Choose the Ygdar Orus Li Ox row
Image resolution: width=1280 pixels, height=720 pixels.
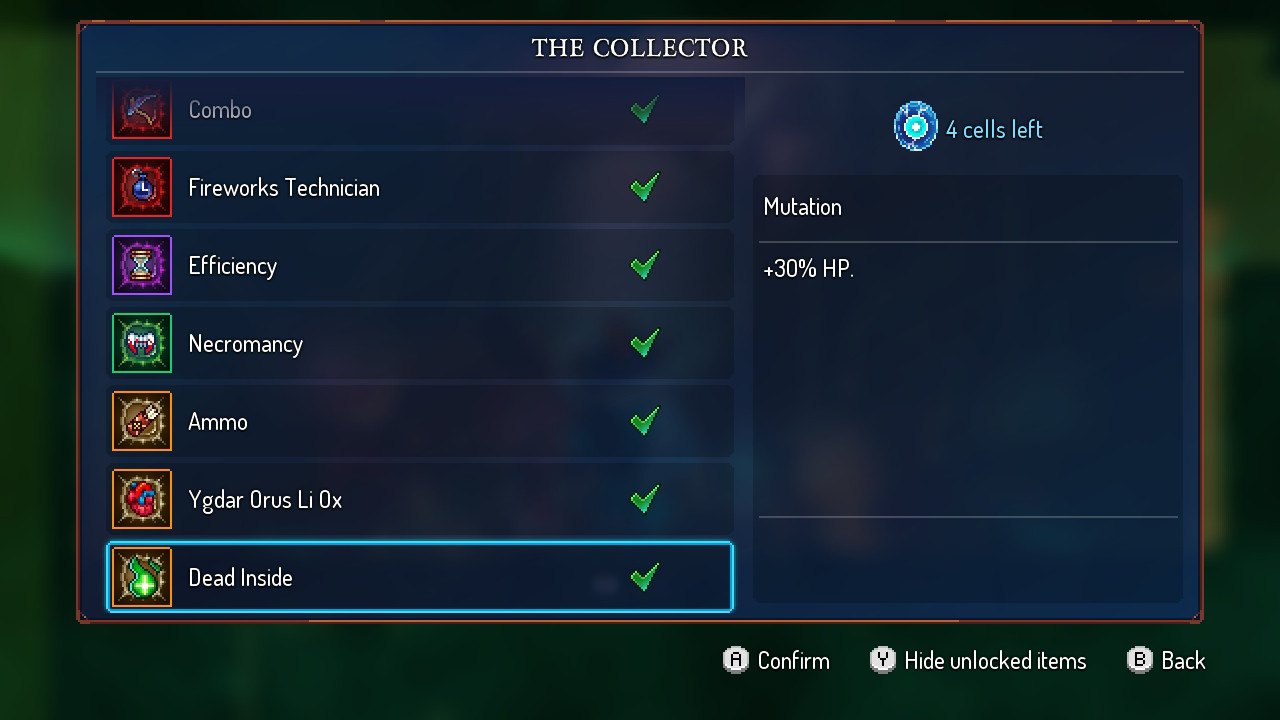(x=420, y=499)
